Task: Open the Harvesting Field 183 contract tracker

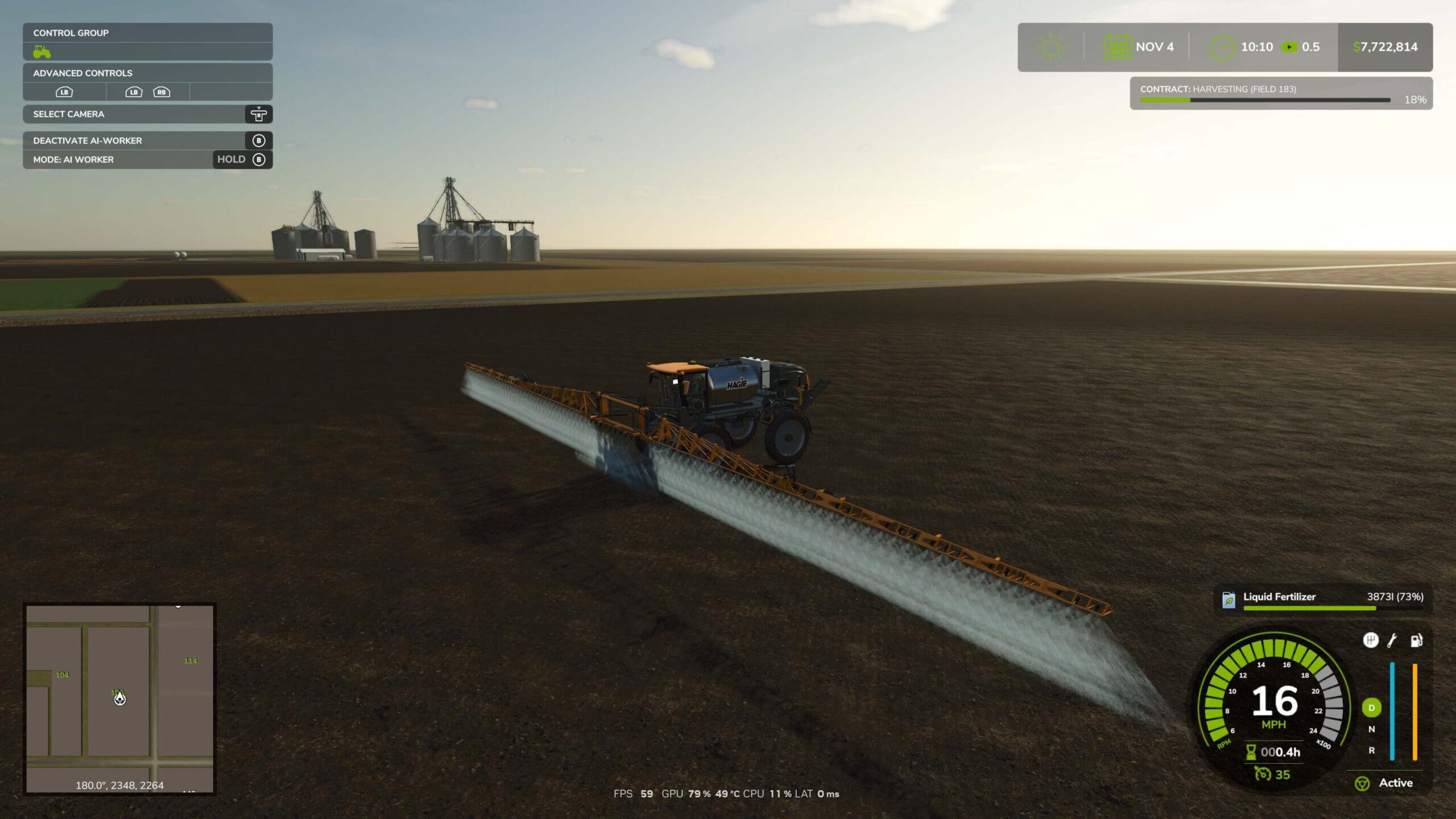Action: click(x=1281, y=94)
